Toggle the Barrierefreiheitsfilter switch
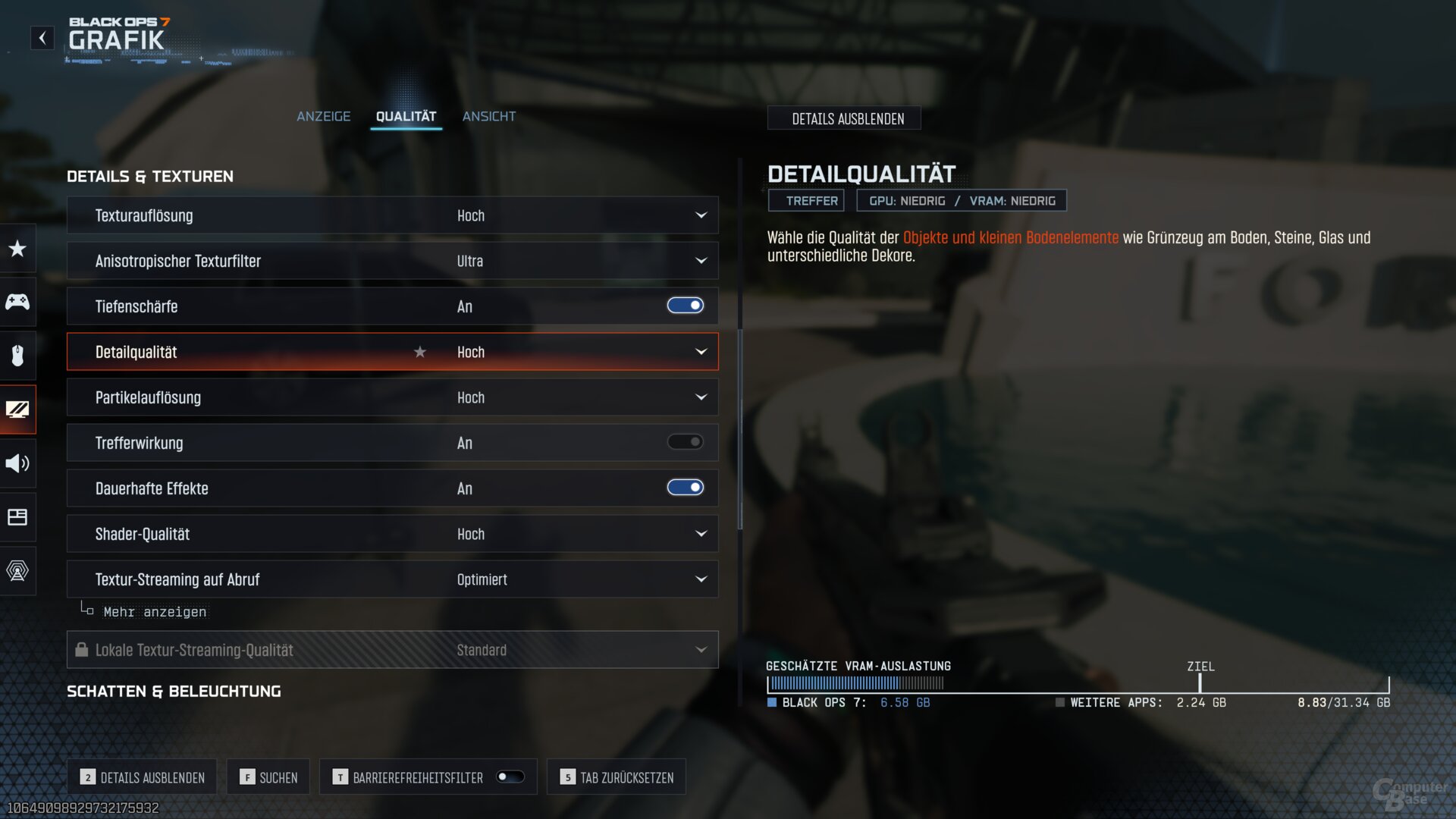Screen dimensions: 1456x819 510,777
